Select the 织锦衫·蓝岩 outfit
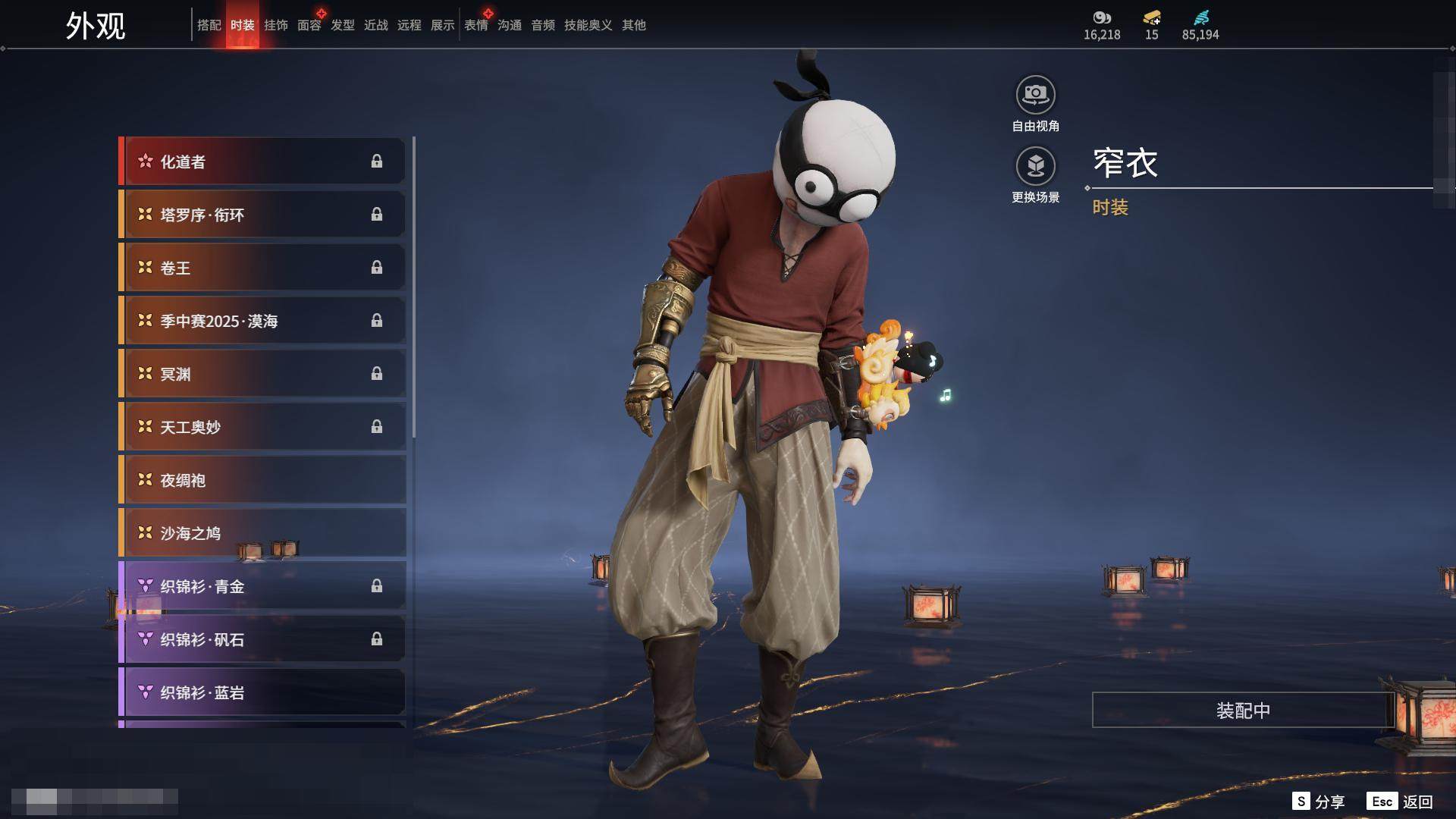This screenshot has height=819, width=1456. coord(262,692)
